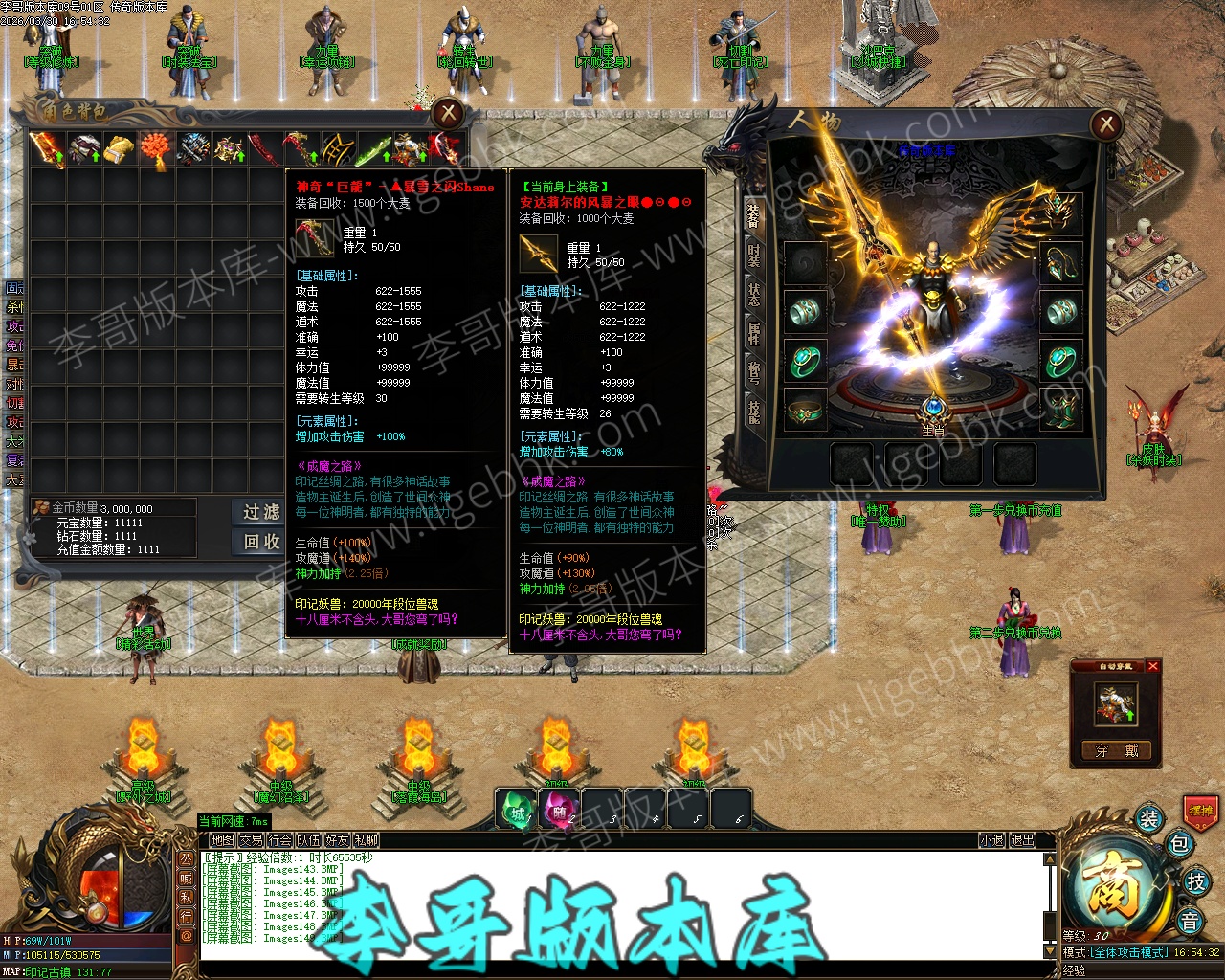
Task: Select the orange coral tree item
Action: (x=156, y=150)
